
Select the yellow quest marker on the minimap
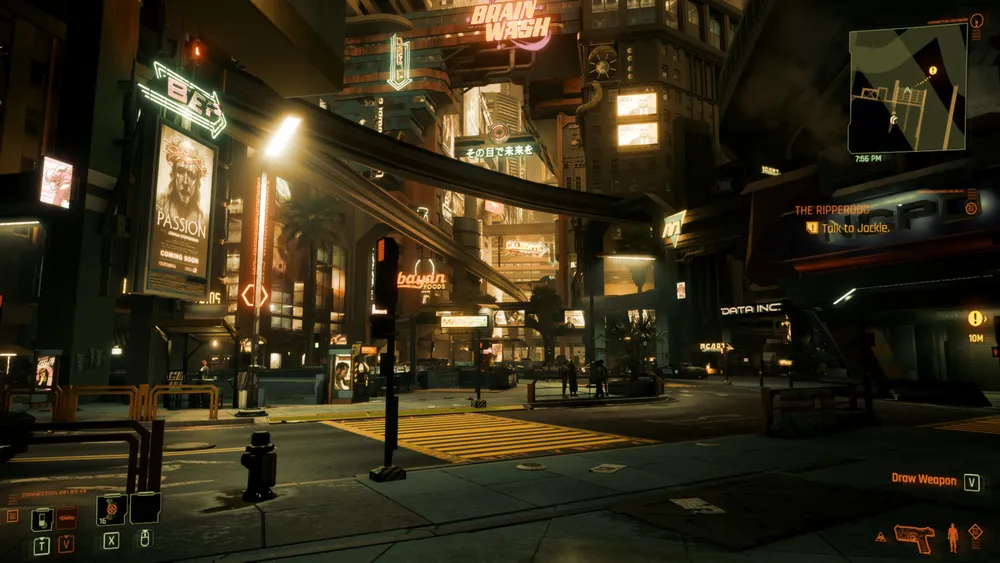[932, 71]
